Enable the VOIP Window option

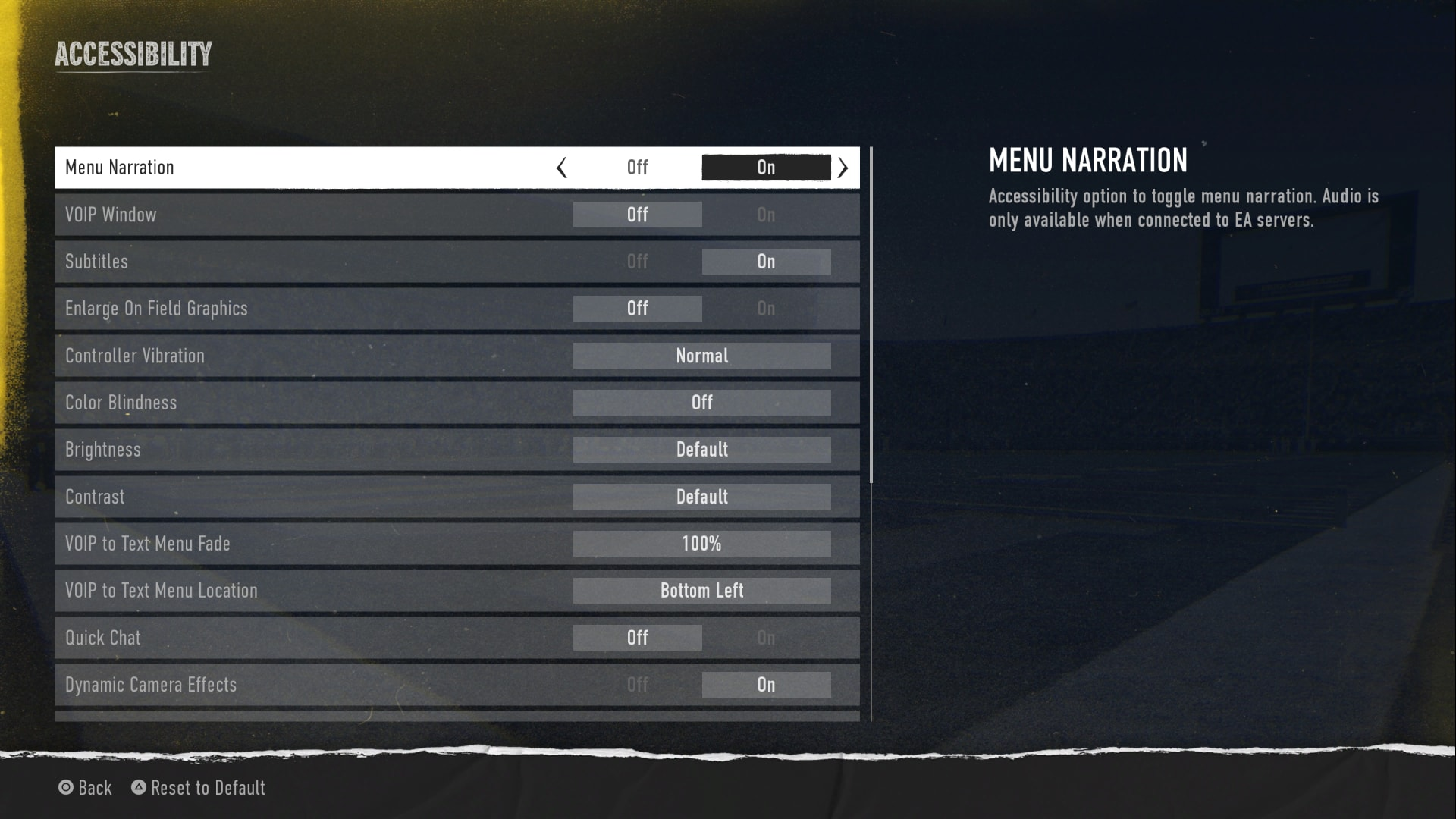(766, 215)
